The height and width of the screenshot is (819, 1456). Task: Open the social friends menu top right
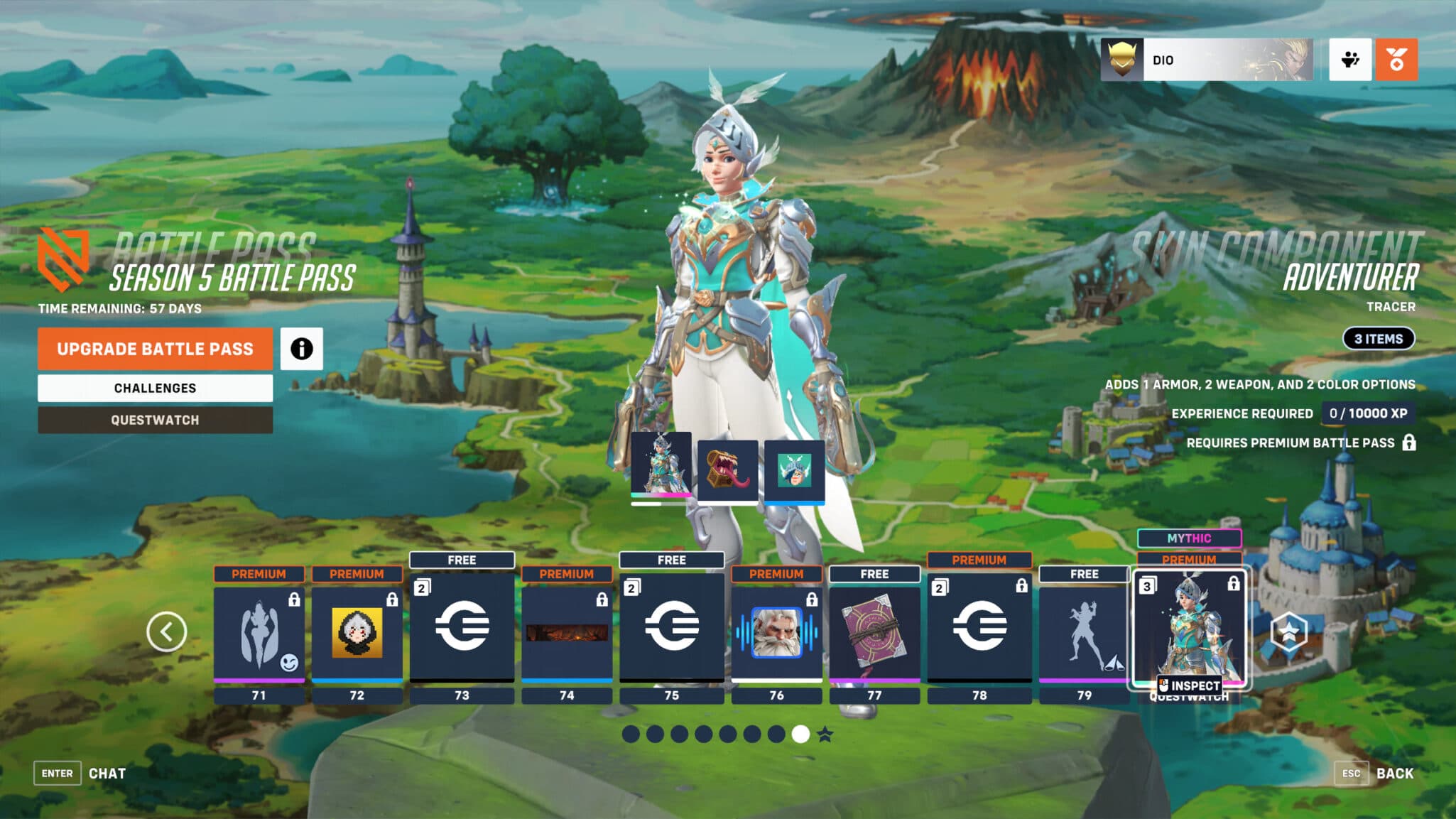click(1349, 61)
